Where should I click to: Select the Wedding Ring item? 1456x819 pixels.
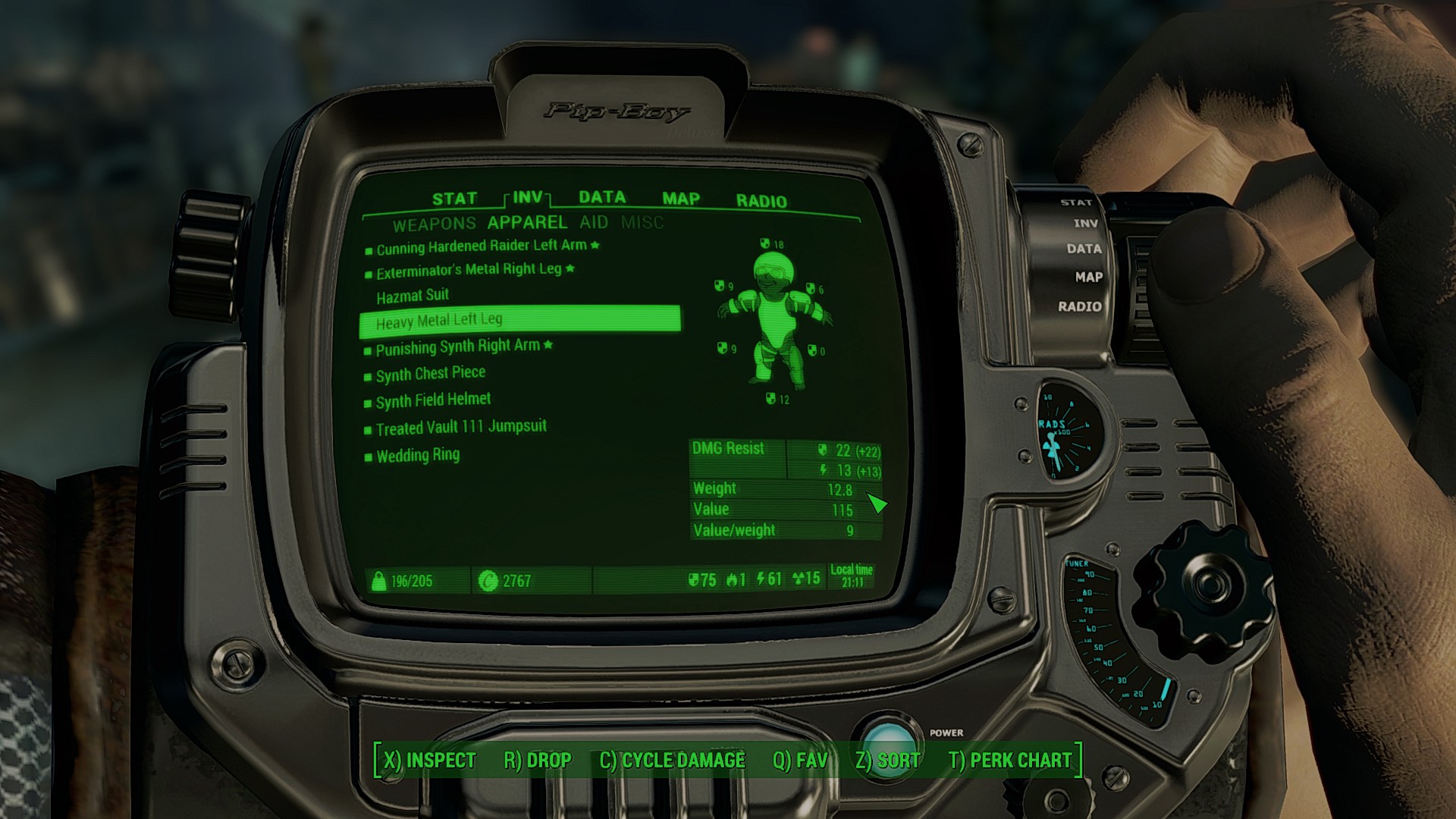(418, 455)
